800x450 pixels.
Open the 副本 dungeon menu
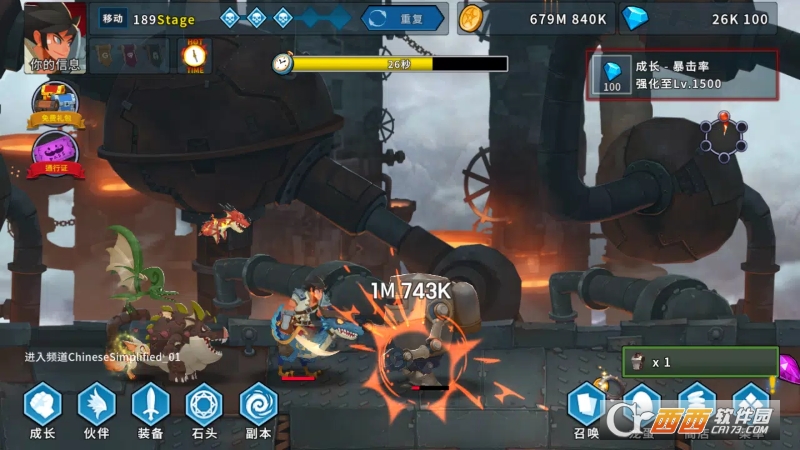pyautogui.click(x=258, y=410)
